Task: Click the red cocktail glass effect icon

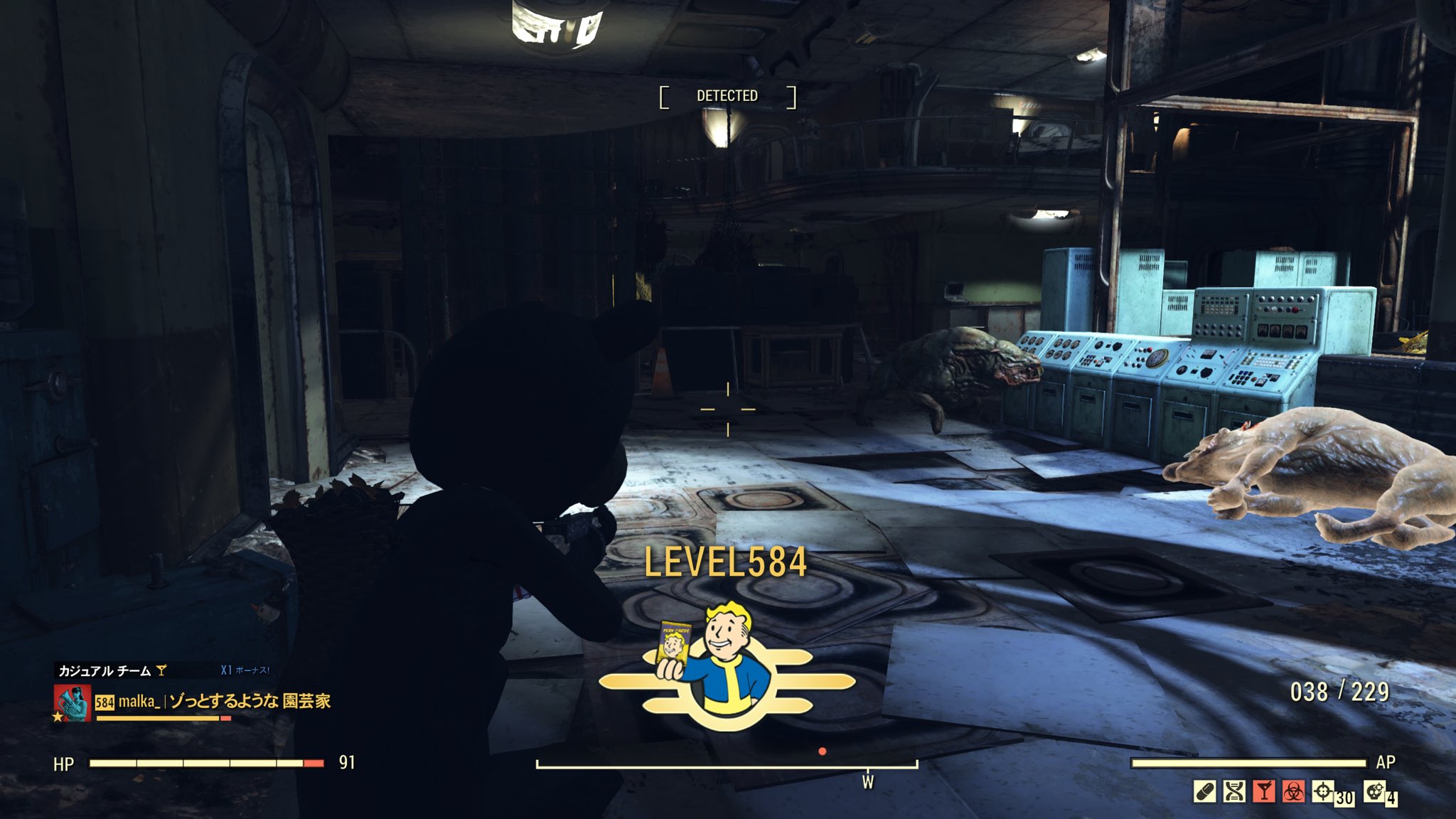Action: tap(1264, 791)
